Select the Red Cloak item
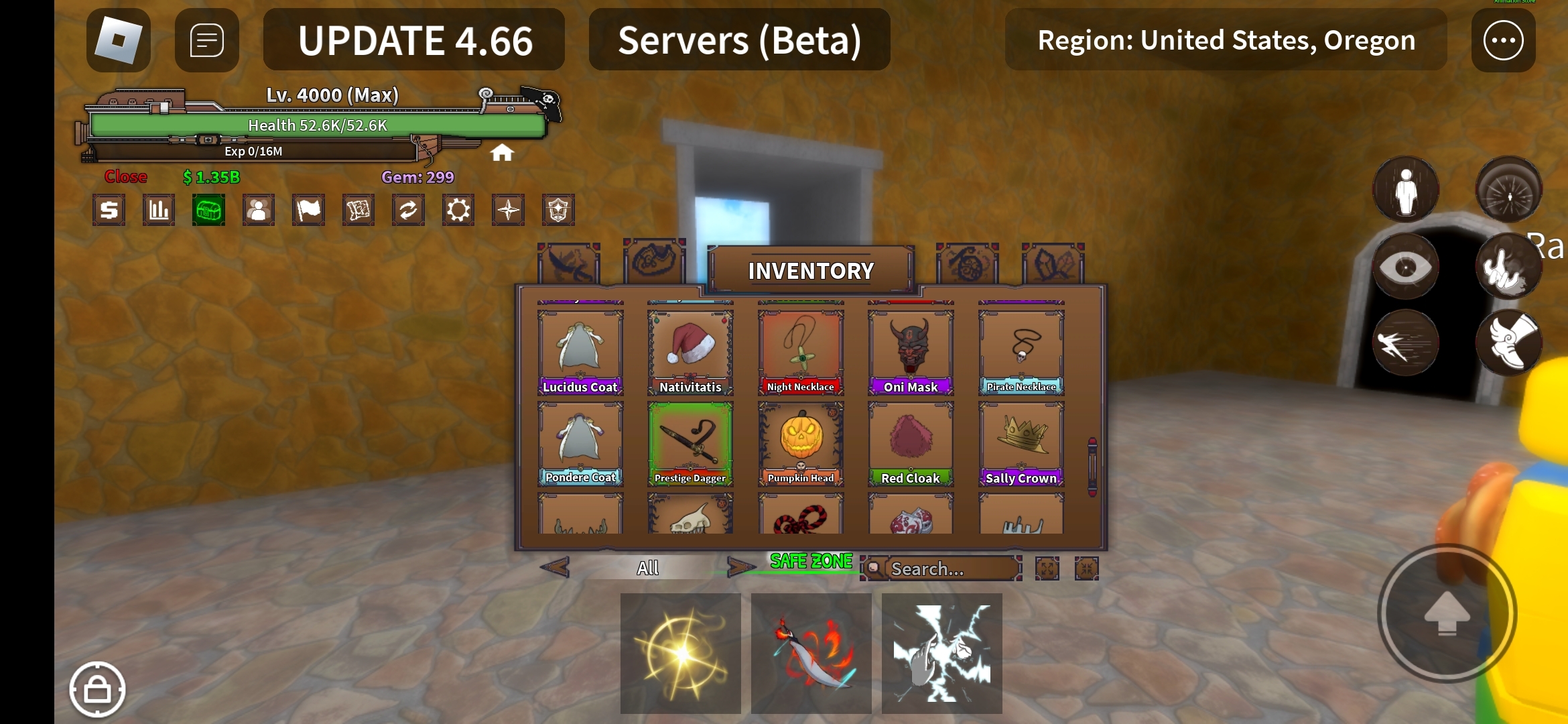Image resolution: width=1568 pixels, height=724 pixels. [x=911, y=444]
